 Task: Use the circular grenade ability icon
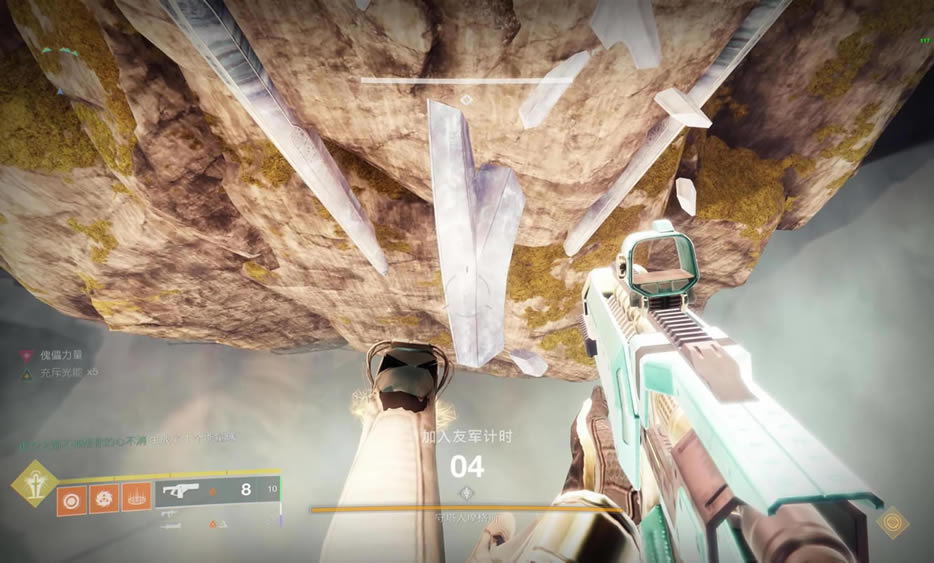click(72, 497)
